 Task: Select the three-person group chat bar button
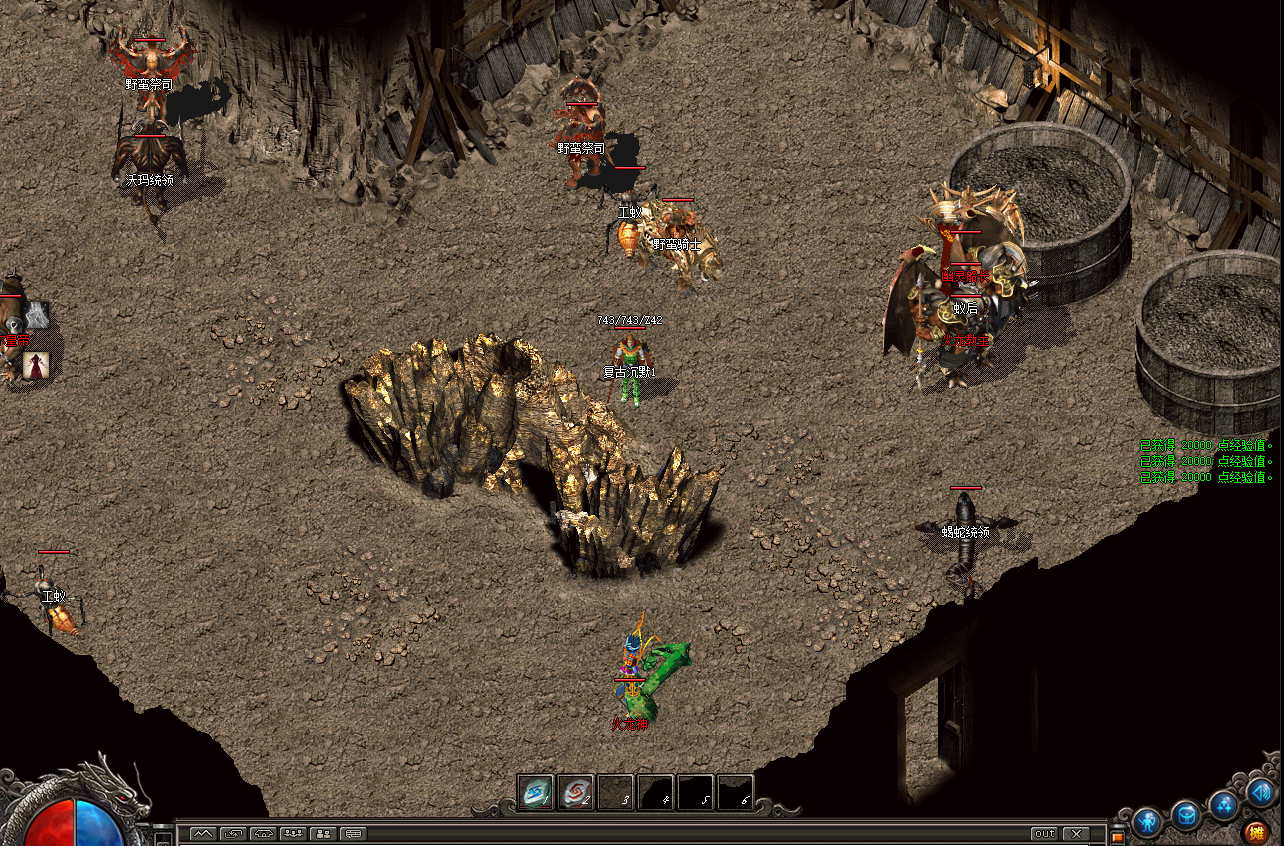coord(293,833)
